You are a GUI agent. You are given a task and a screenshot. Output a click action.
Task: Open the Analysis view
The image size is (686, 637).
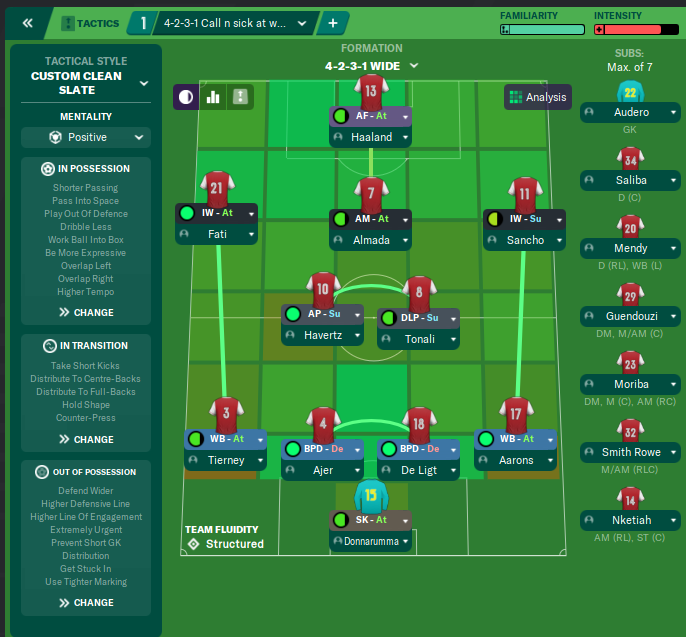[x=537, y=97]
